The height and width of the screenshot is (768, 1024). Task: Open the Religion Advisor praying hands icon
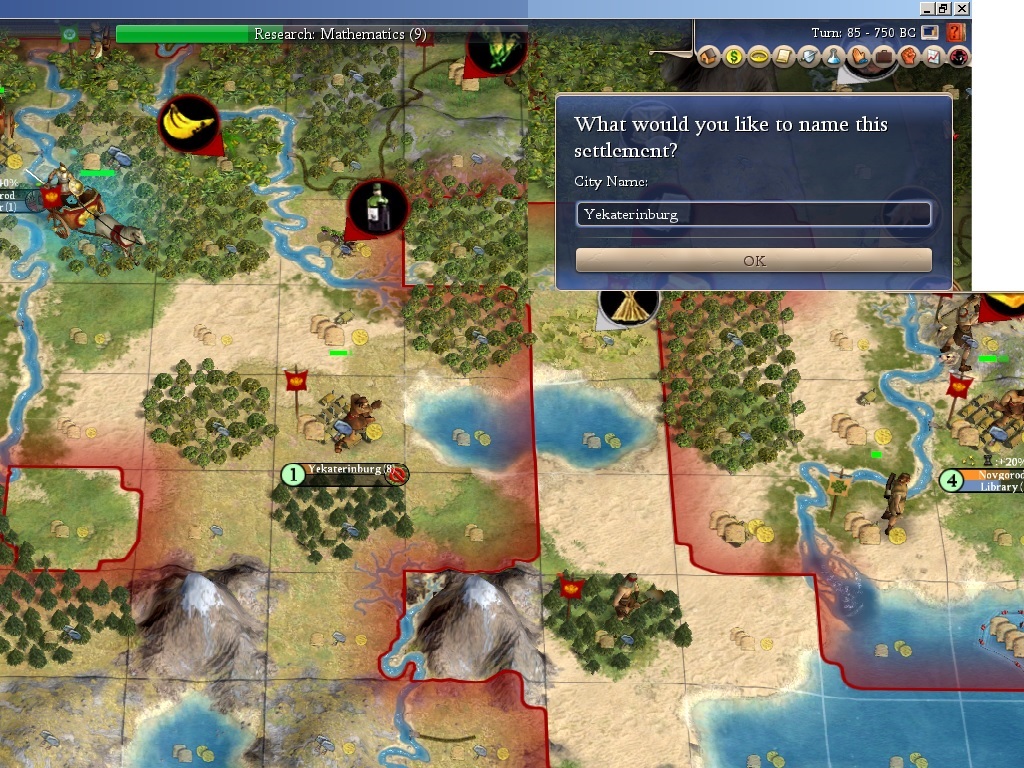point(858,57)
